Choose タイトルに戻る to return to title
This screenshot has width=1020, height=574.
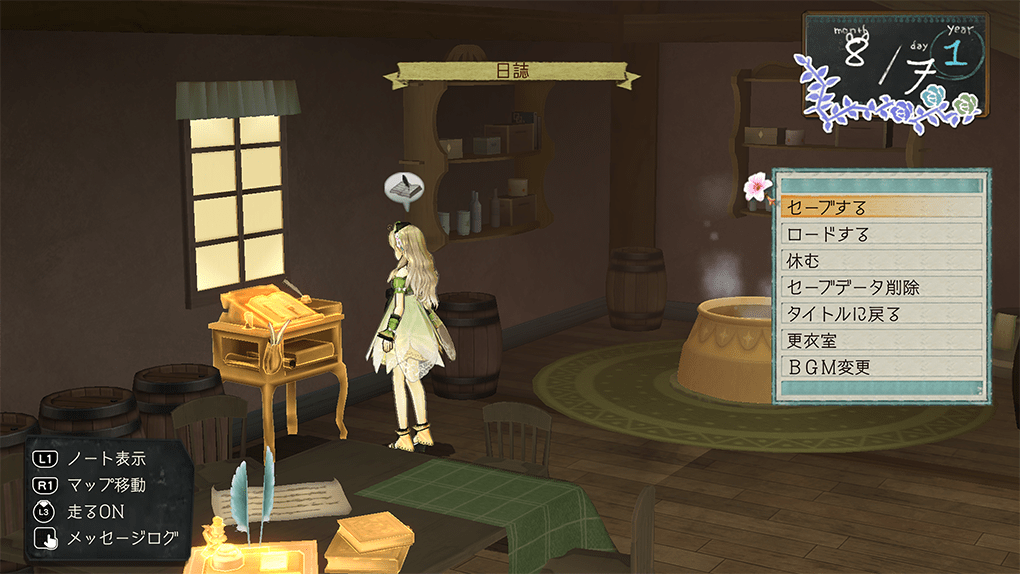click(880, 314)
